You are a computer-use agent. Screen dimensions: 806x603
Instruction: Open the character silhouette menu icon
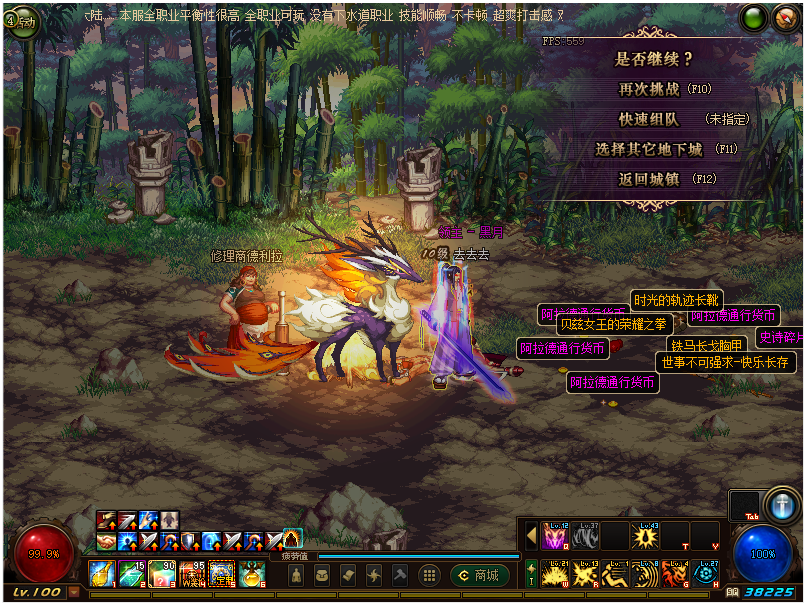tap(296, 575)
